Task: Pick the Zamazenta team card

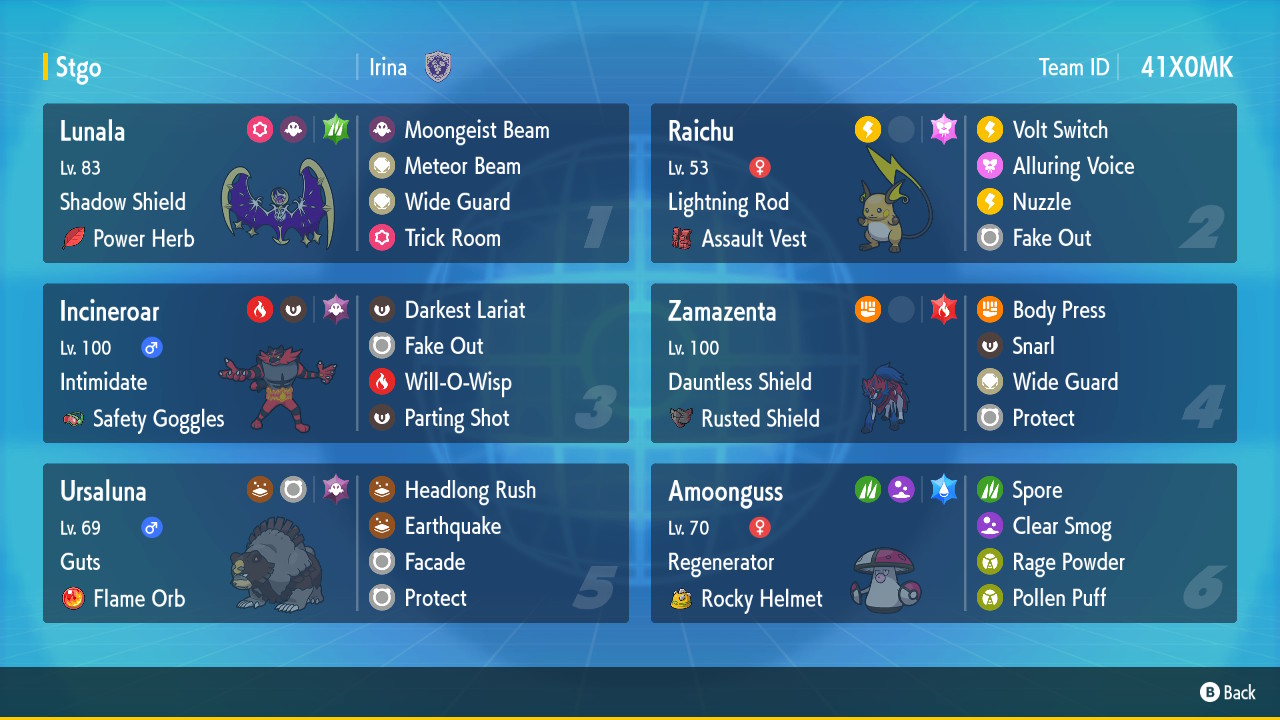Action: pos(943,363)
